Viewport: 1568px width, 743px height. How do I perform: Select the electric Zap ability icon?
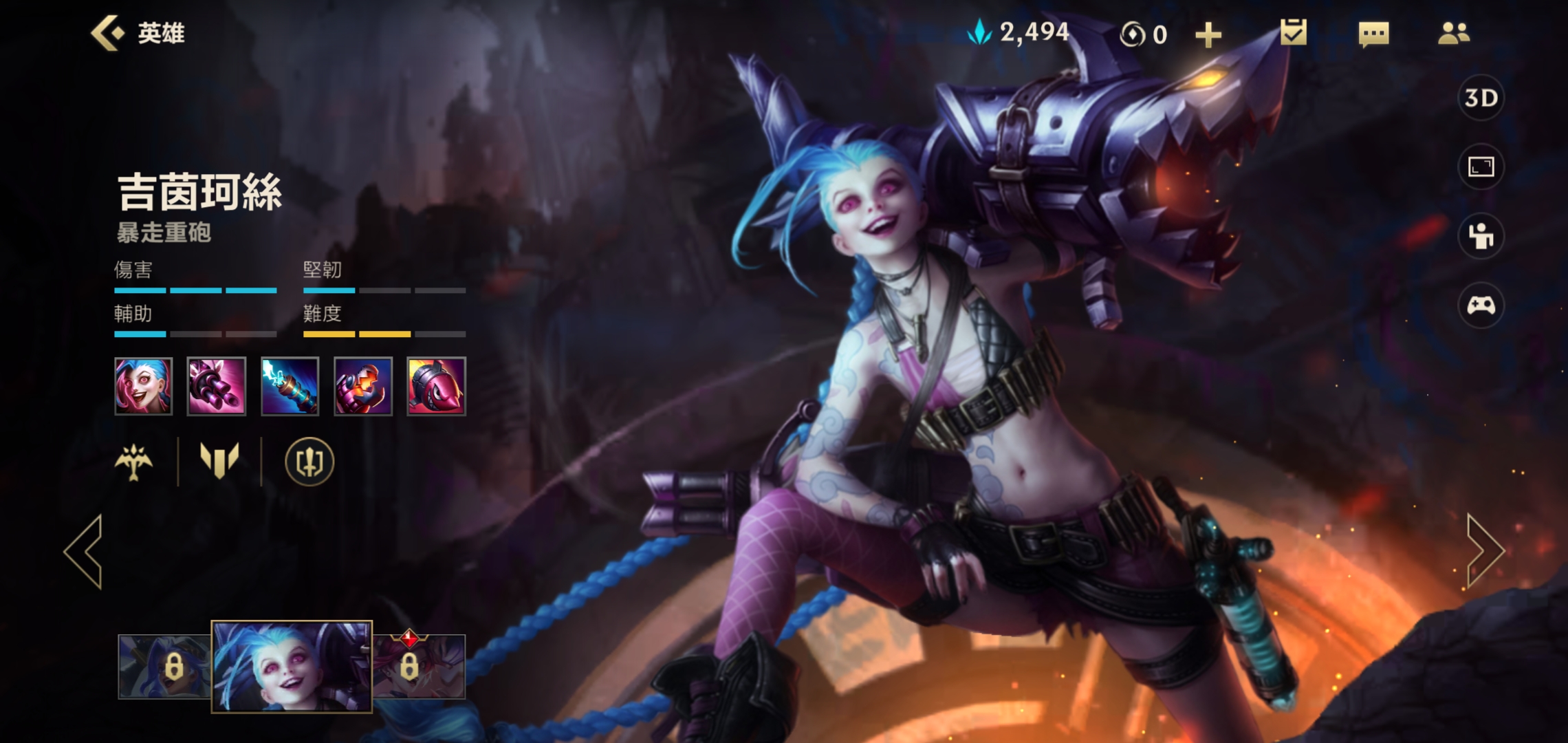click(x=290, y=386)
